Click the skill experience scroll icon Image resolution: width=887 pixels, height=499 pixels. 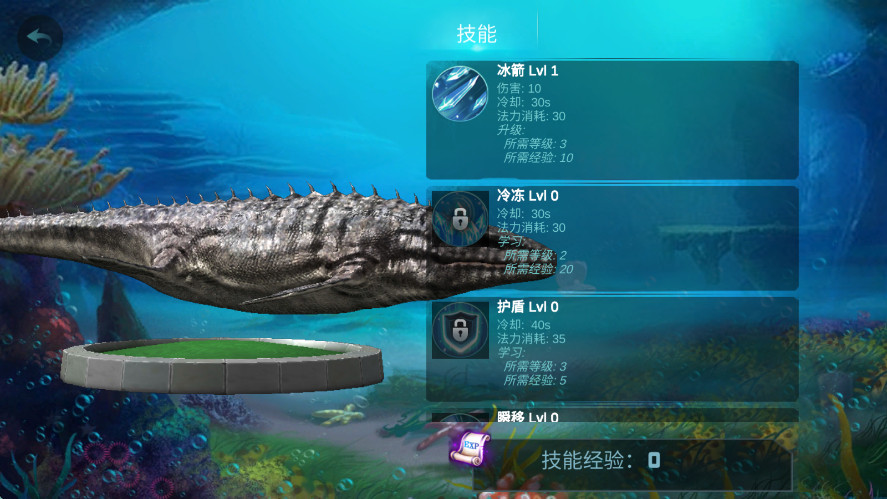(x=467, y=449)
